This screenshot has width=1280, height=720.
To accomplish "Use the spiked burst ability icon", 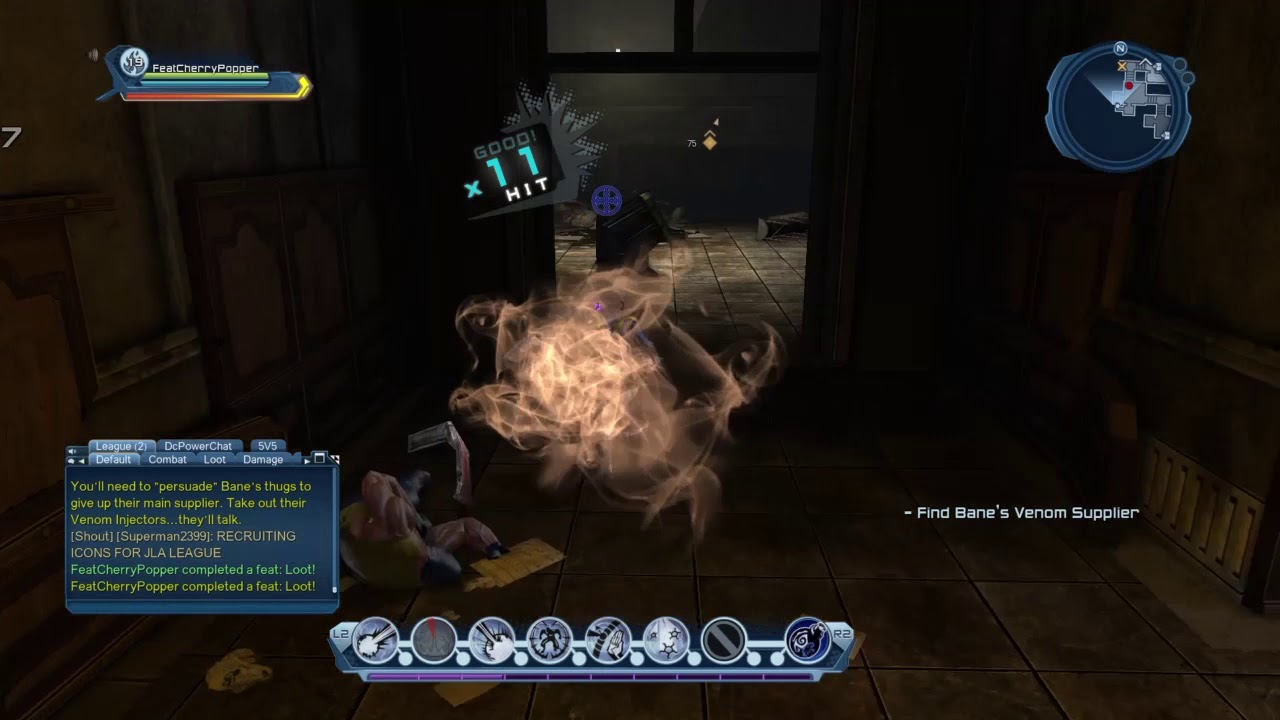I will (492, 640).
